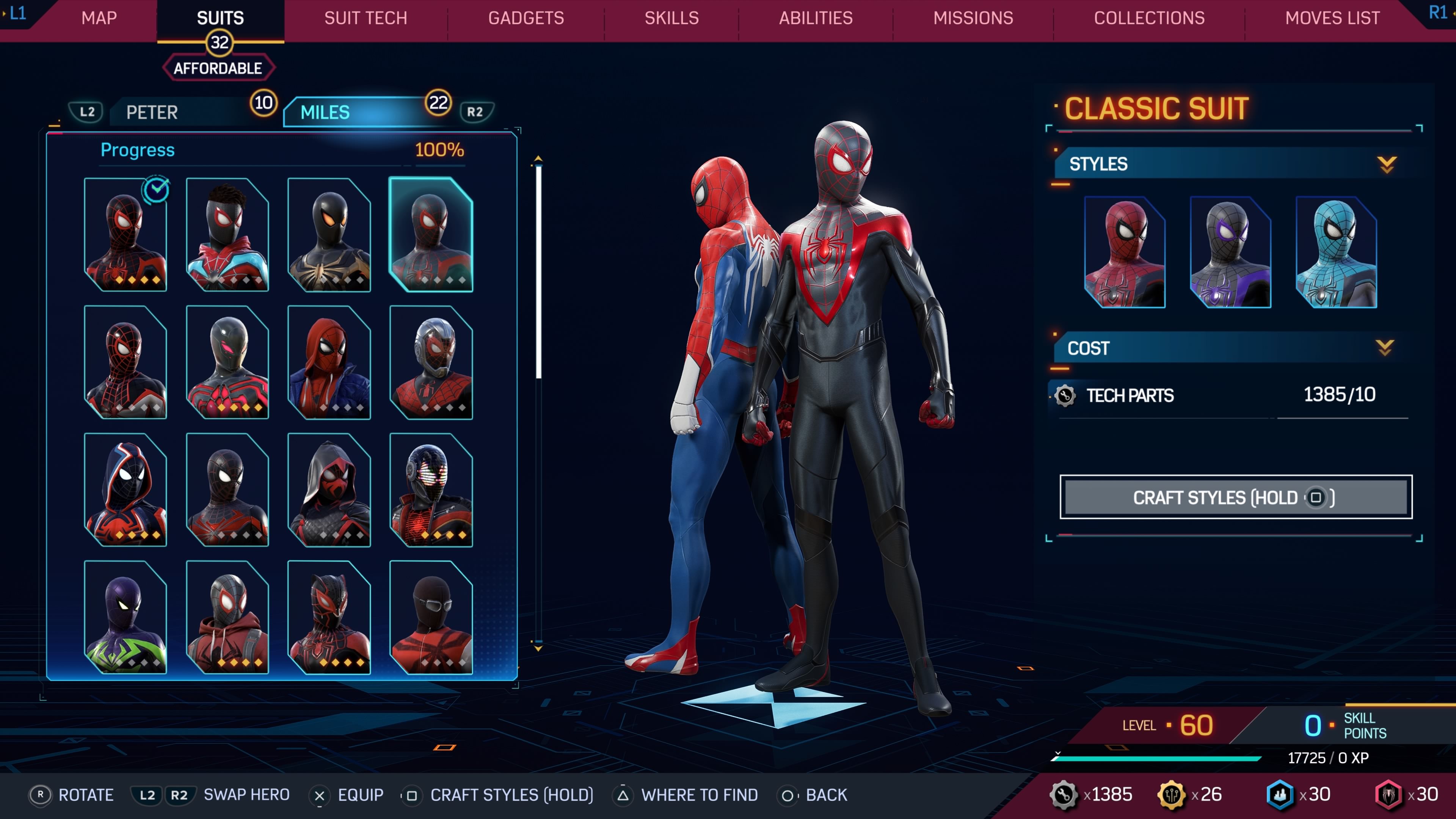The image size is (1456, 819).
Task: Choose the purple and green suit thumbnail
Action: (x=126, y=617)
